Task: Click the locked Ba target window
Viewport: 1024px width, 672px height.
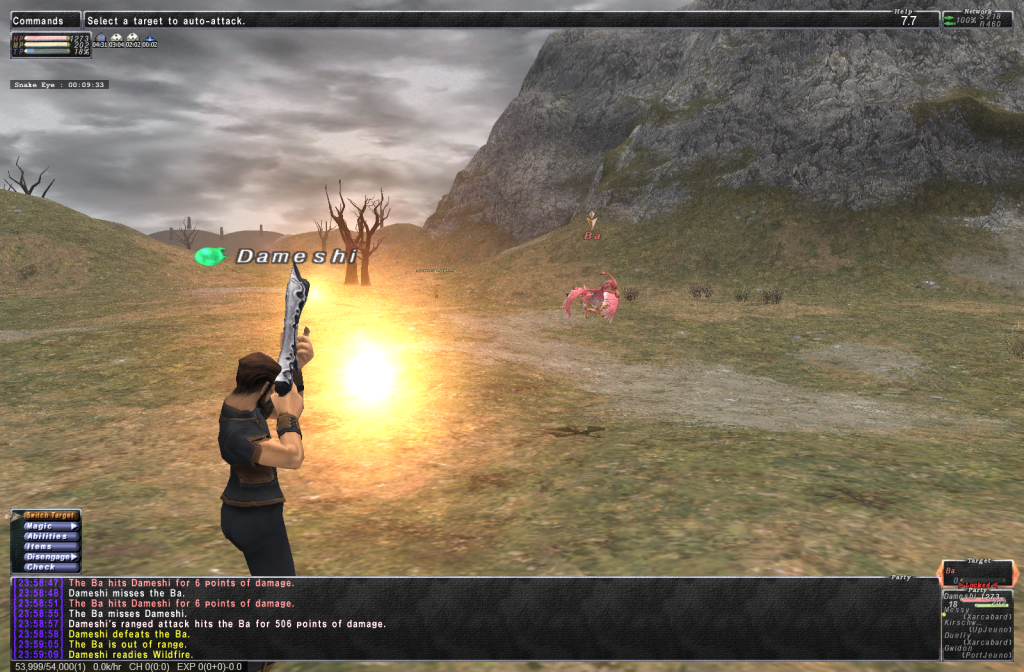Action: pos(979,573)
